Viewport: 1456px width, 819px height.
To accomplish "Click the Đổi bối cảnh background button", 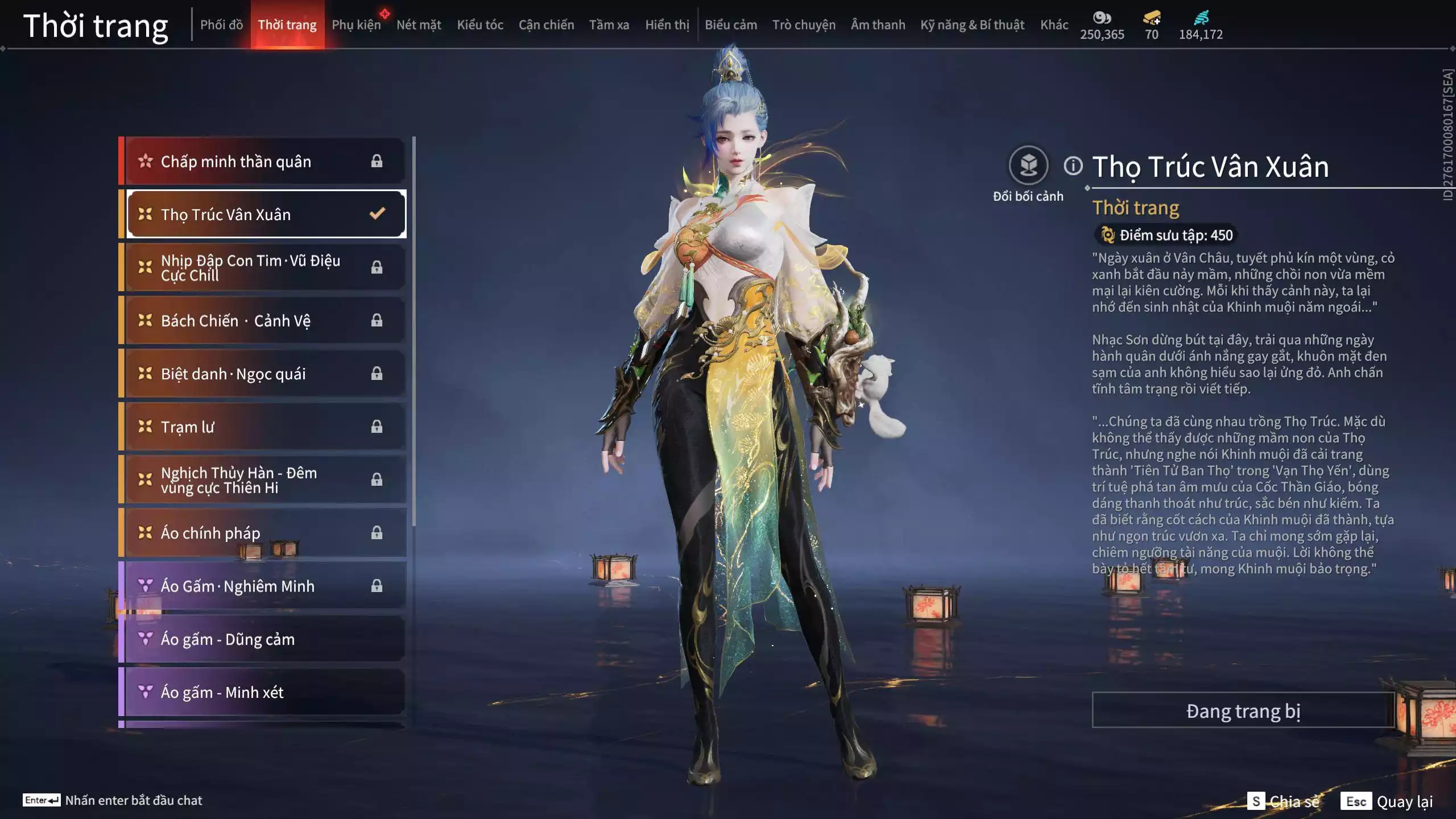I will pos(1028,166).
